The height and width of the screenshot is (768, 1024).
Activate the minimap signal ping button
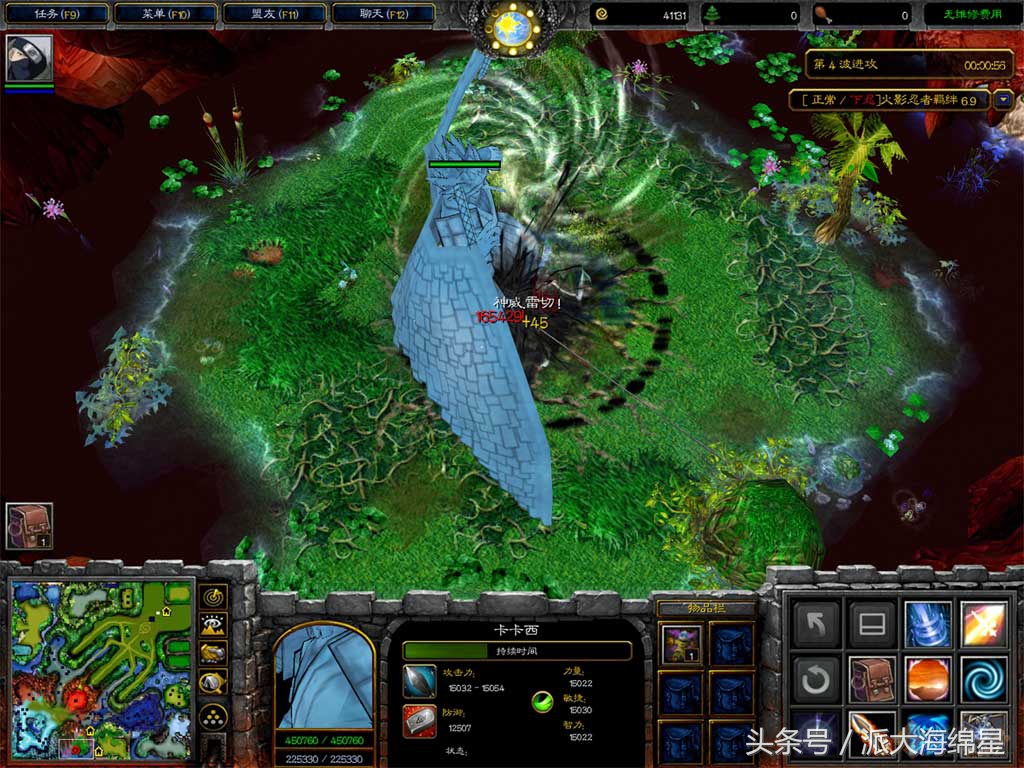point(213,597)
